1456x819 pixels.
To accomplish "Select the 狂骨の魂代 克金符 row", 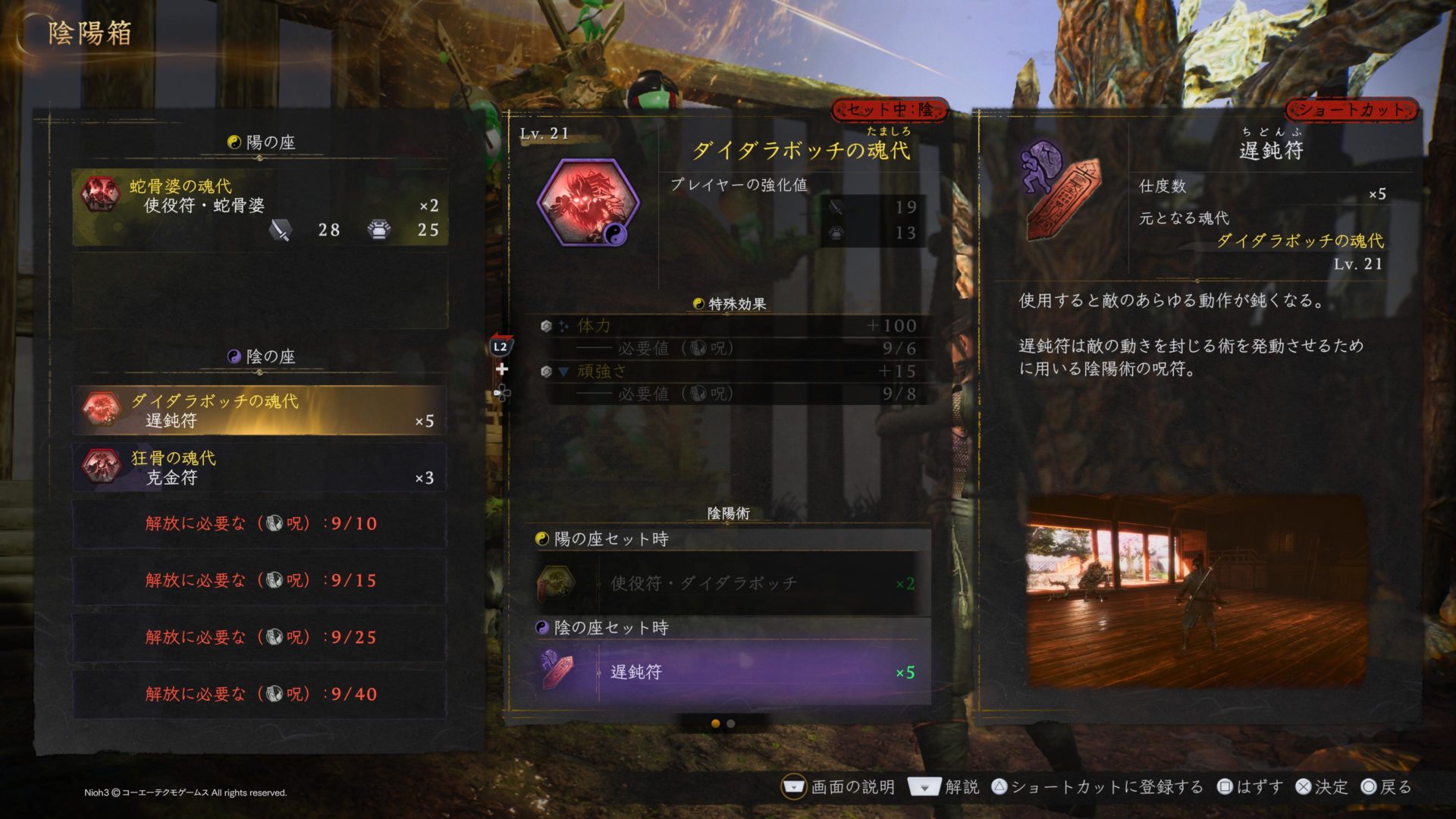I will [x=259, y=467].
